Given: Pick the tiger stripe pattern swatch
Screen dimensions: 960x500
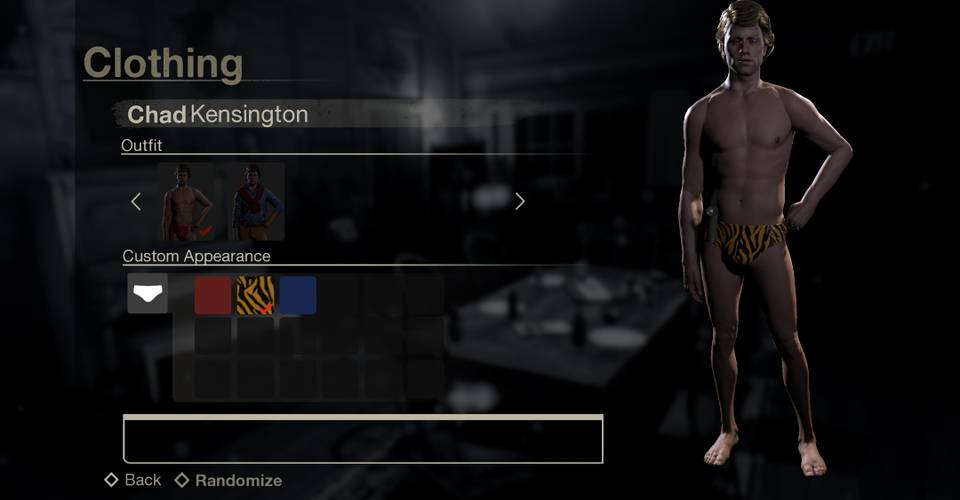Looking at the screenshot, I should (x=255, y=295).
